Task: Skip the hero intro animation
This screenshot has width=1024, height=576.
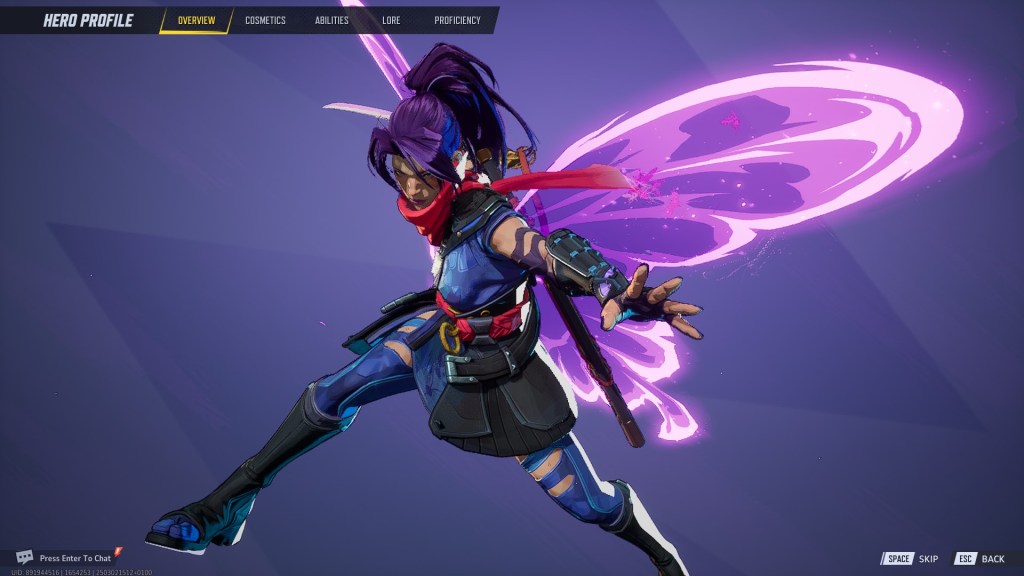Action: coord(911,559)
